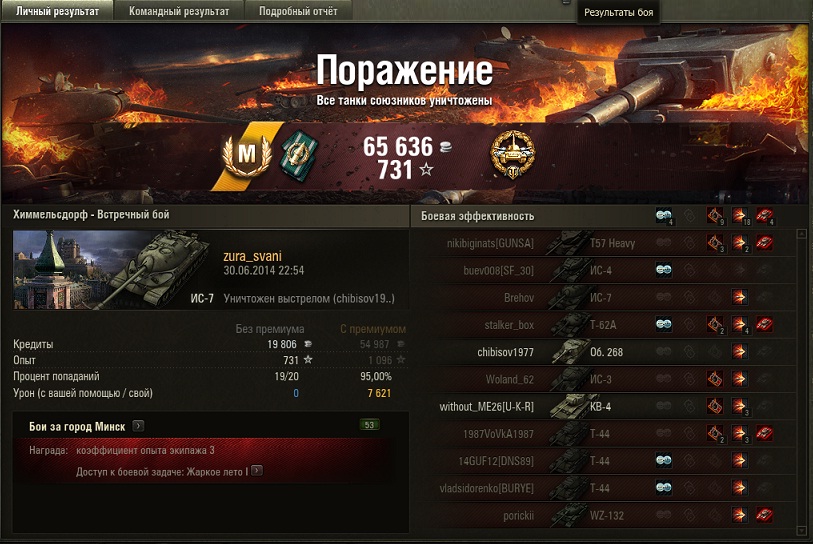813x544 pixels.
Task: Click the scrollbar down arrow in the efficiency list
Action: point(802,530)
